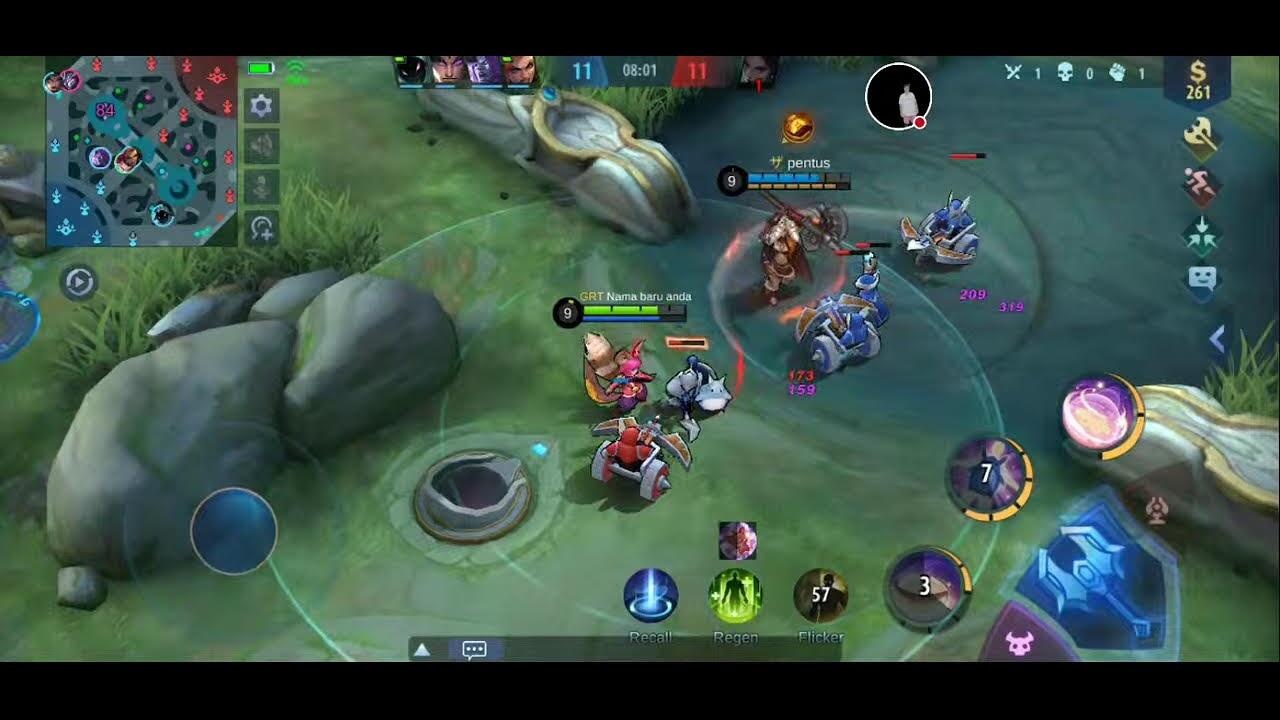Tap the Flicker spell on cooldown
1280x720 pixels.
820,596
